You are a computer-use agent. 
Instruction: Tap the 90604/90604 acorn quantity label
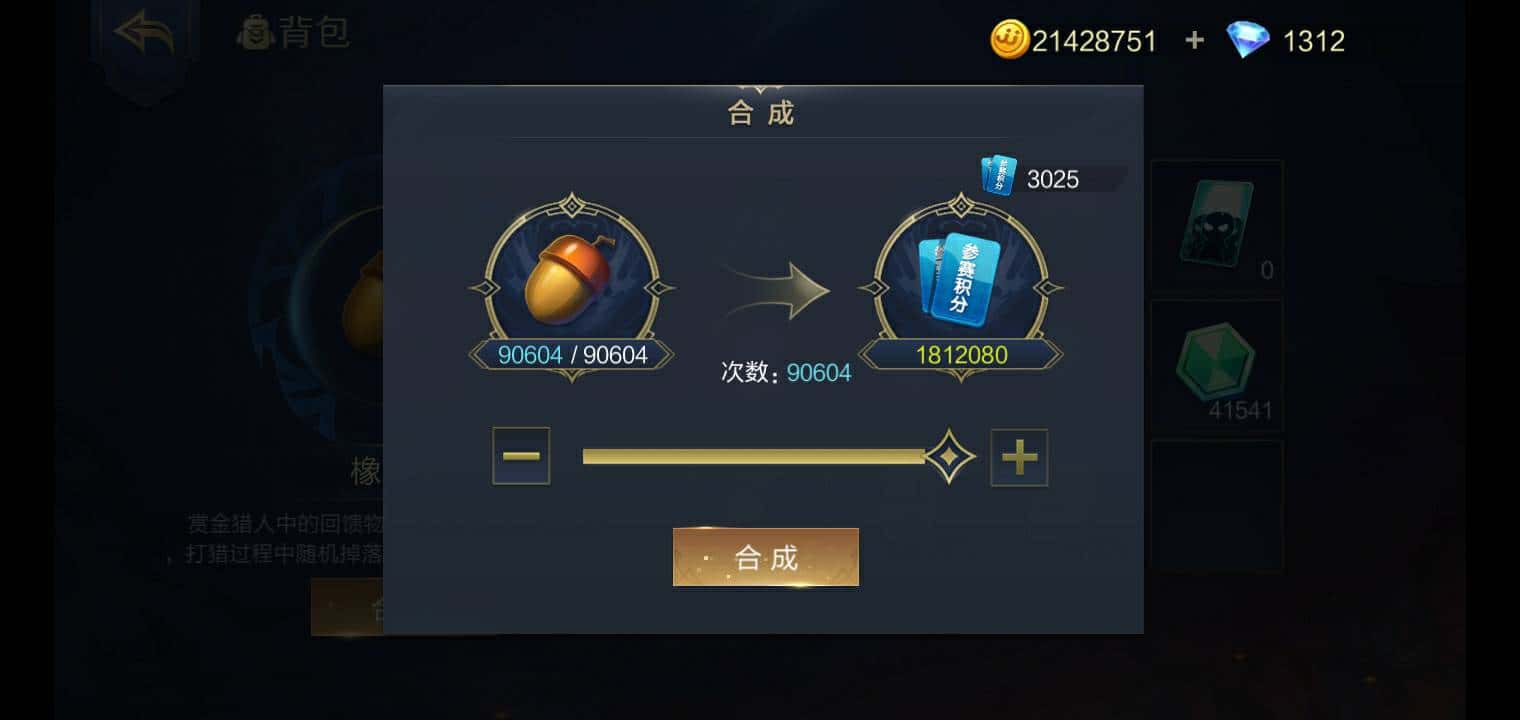(571, 354)
